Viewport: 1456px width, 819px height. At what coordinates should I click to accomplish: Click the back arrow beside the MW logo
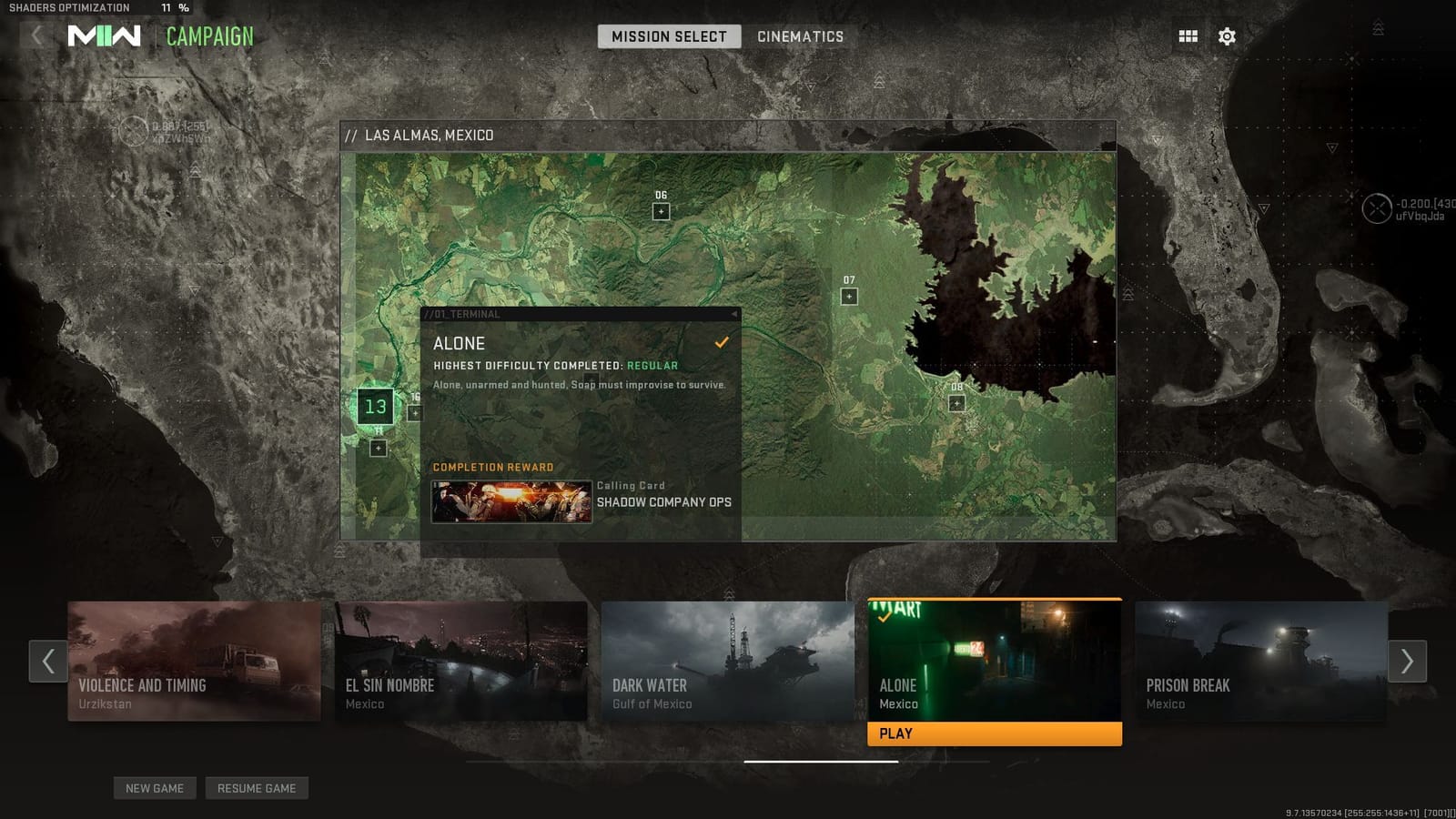click(35, 35)
